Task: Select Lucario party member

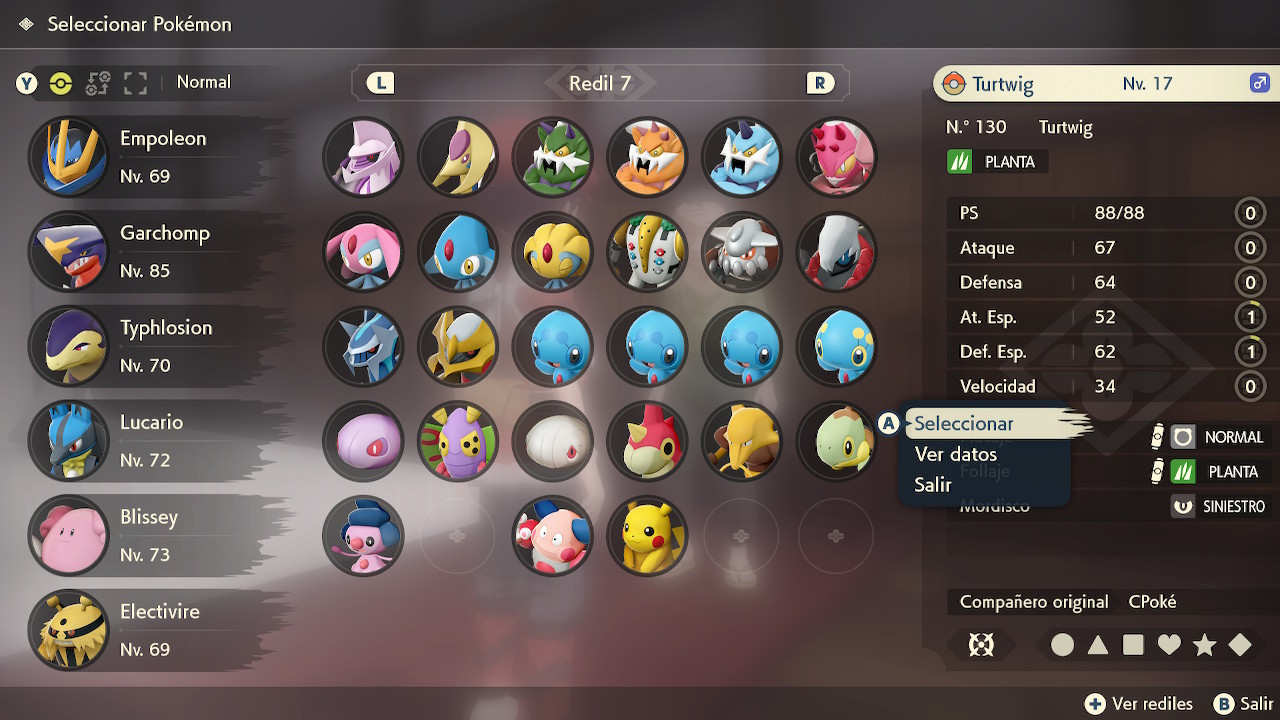Action: (x=150, y=441)
